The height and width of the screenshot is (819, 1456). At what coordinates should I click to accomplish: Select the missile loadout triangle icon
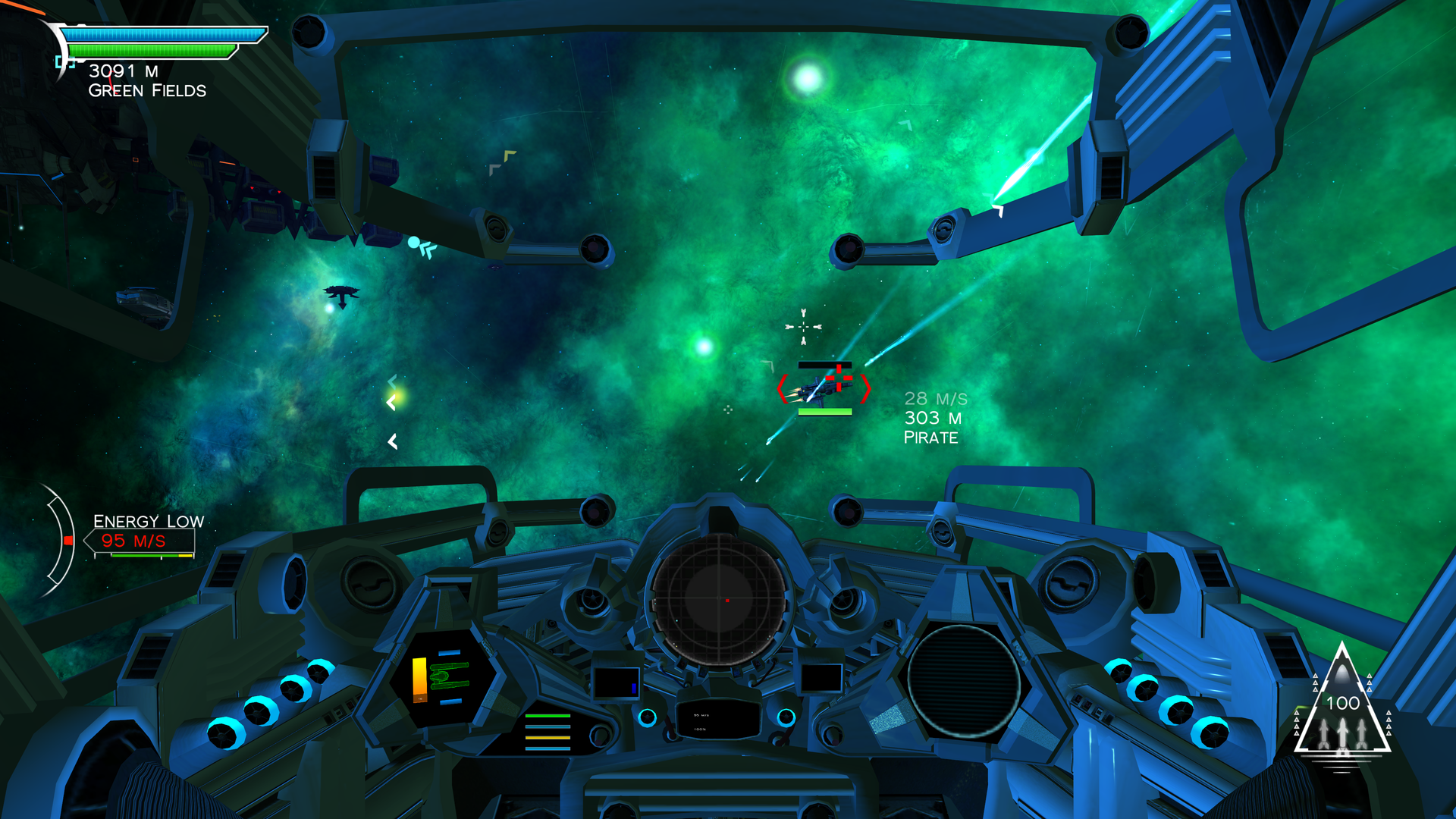1341,705
